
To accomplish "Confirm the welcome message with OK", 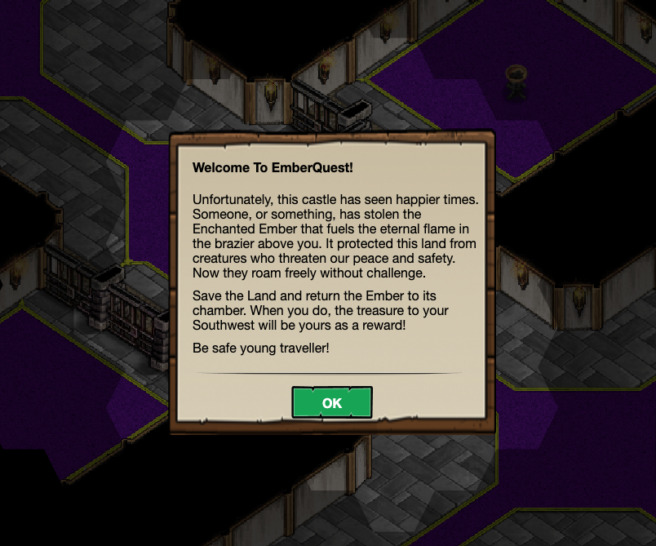I will click(x=332, y=402).
